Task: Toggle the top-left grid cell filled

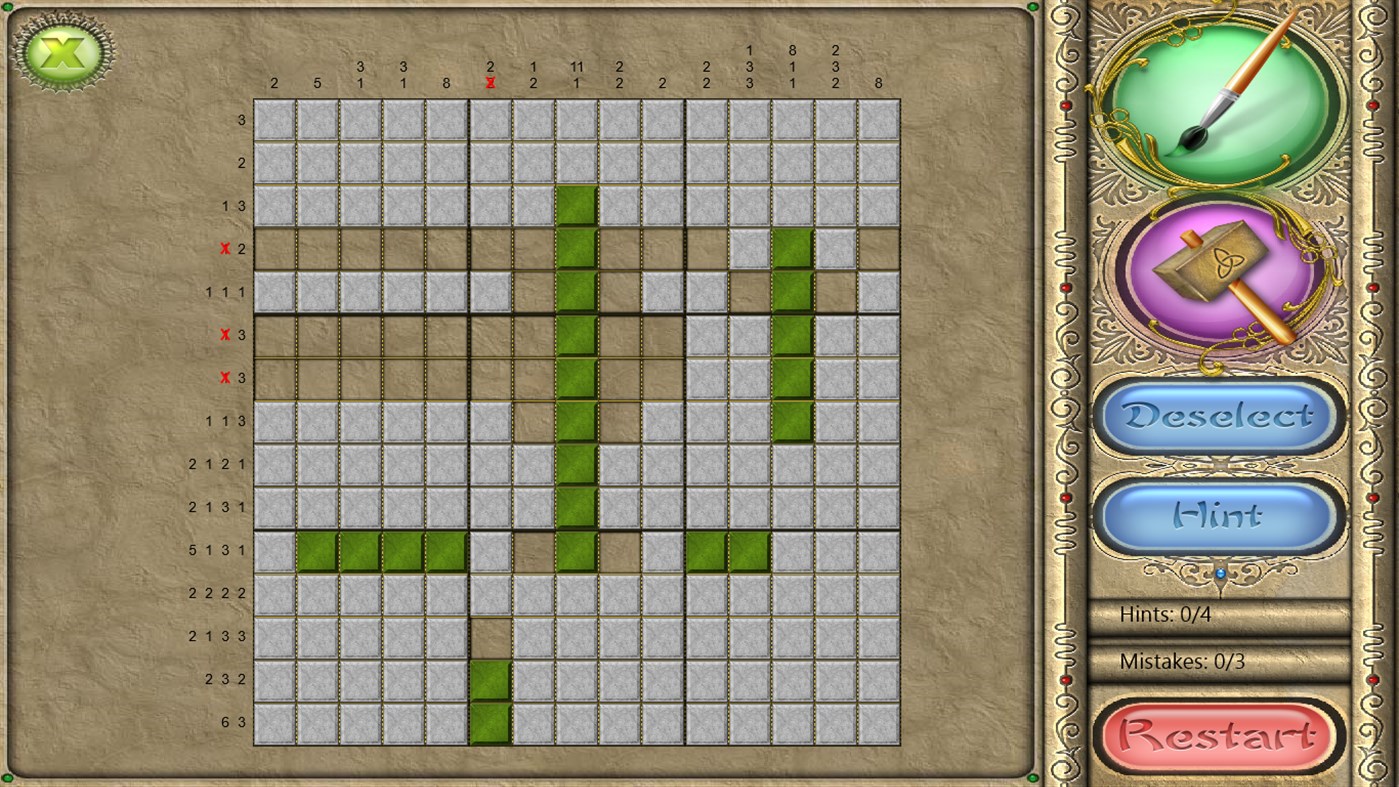Action: (273, 119)
